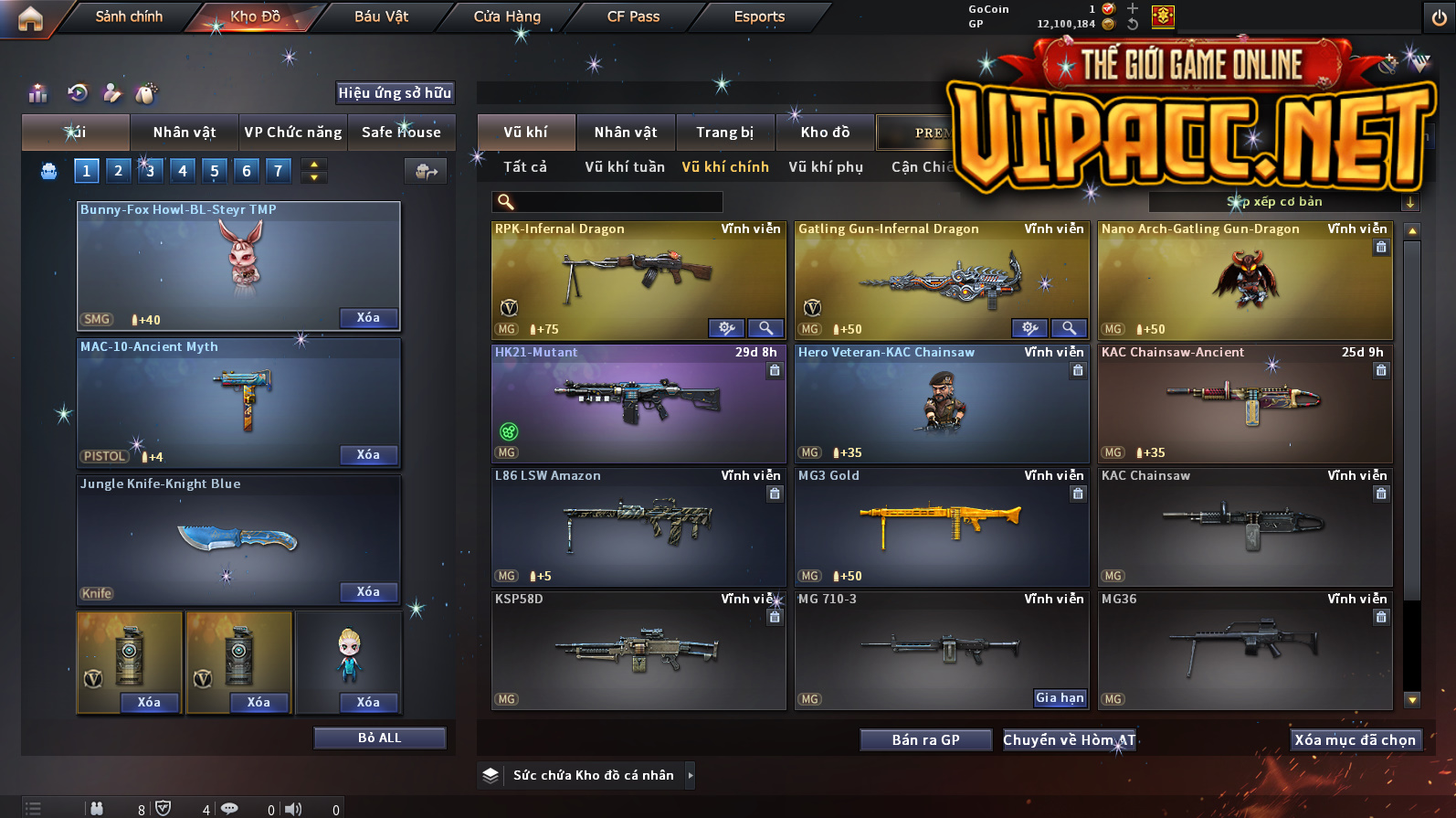The height and width of the screenshot is (818, 1456).
Task: Open the Hiệu ứng sở hữu panel
Action: [x=395, y=93]
